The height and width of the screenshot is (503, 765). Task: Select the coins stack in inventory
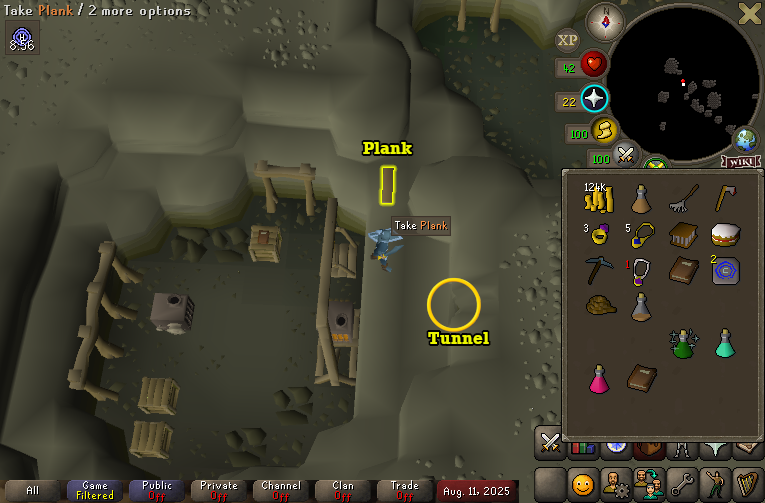598,201
